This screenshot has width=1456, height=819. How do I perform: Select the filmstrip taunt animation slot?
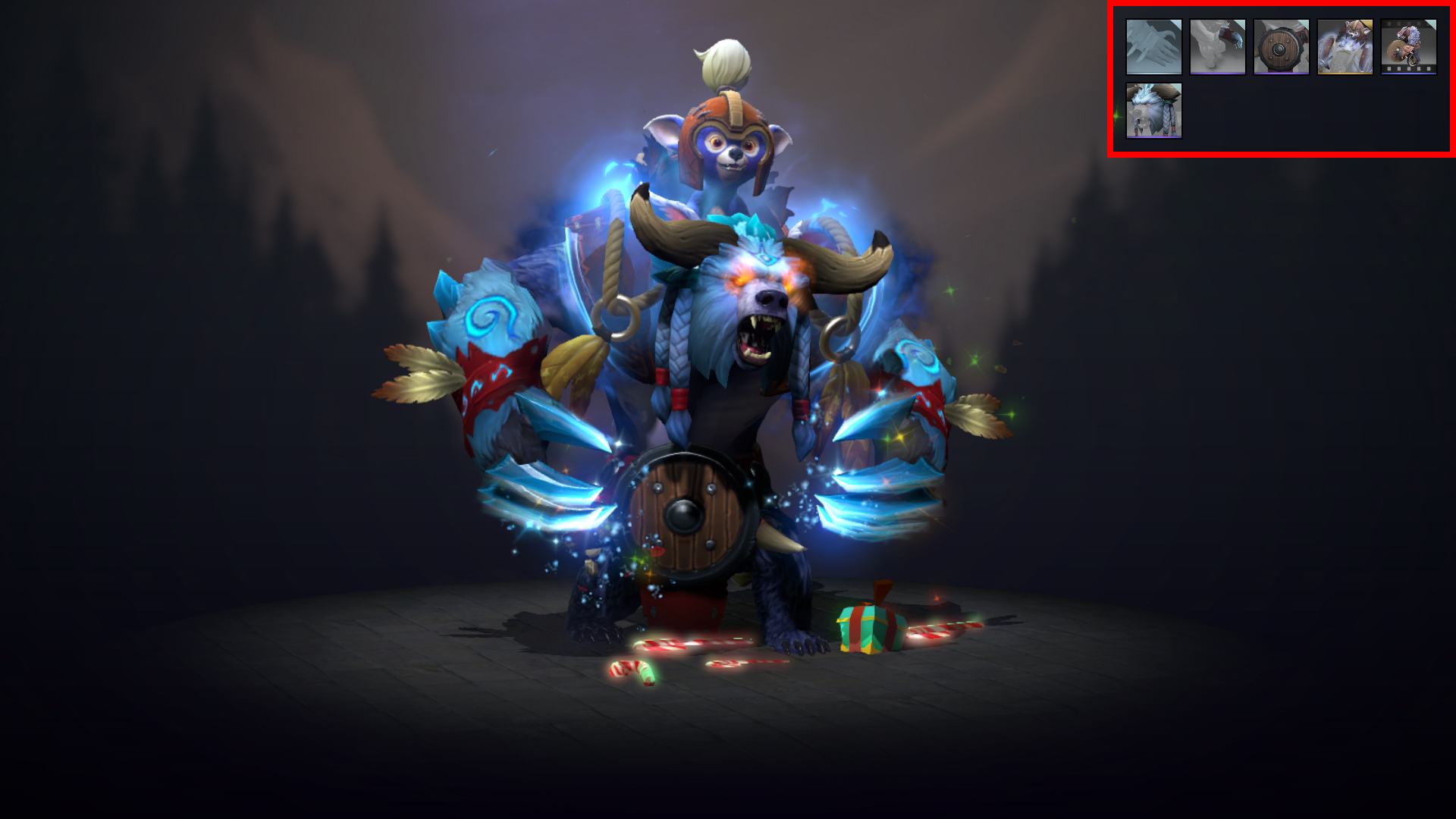click(1409, 47)
